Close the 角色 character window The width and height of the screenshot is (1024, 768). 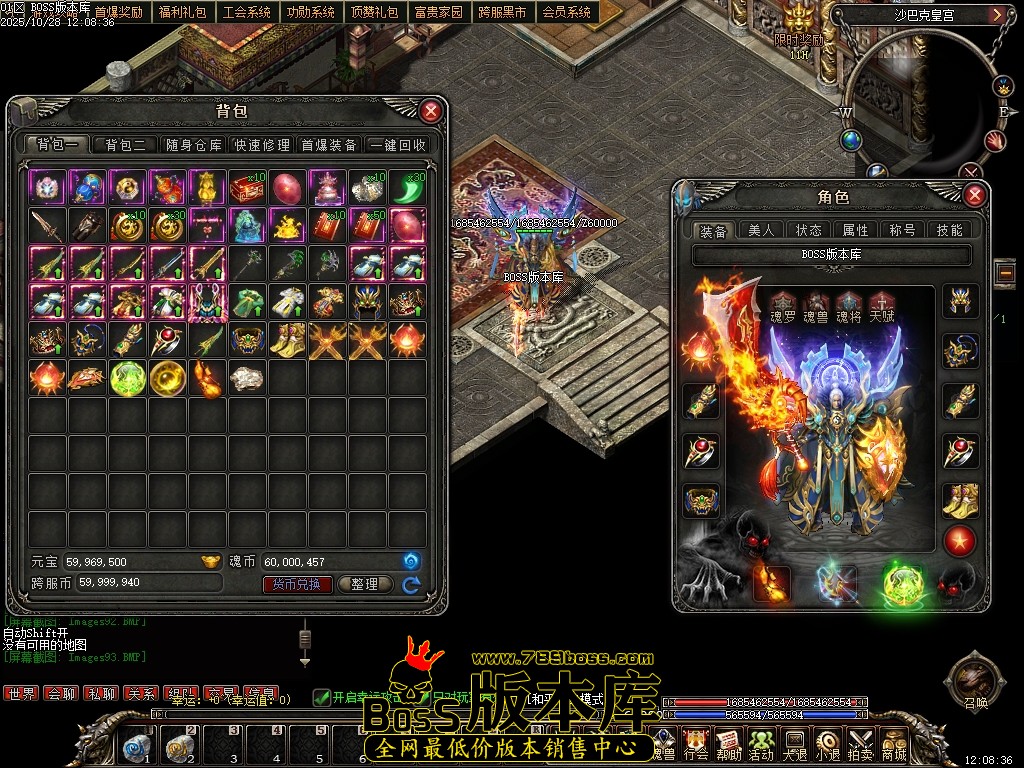[x=974, y=195]
